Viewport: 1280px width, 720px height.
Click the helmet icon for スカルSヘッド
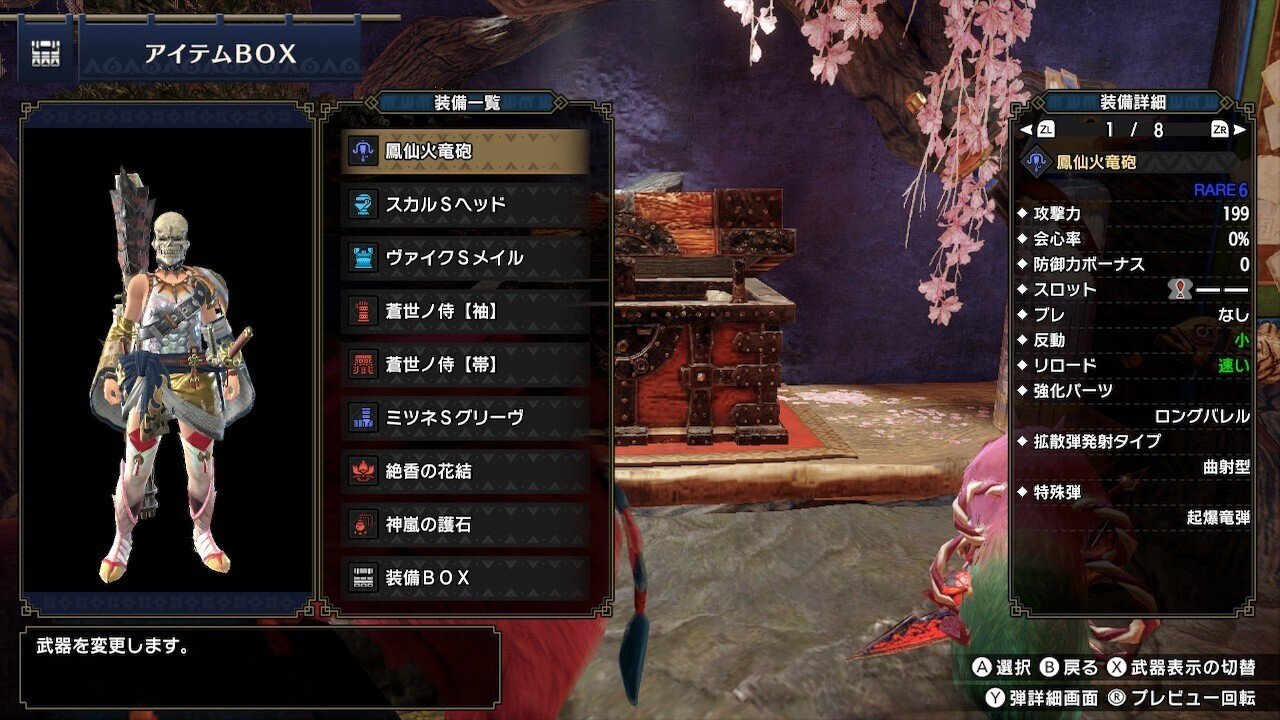tap(361, 203)
